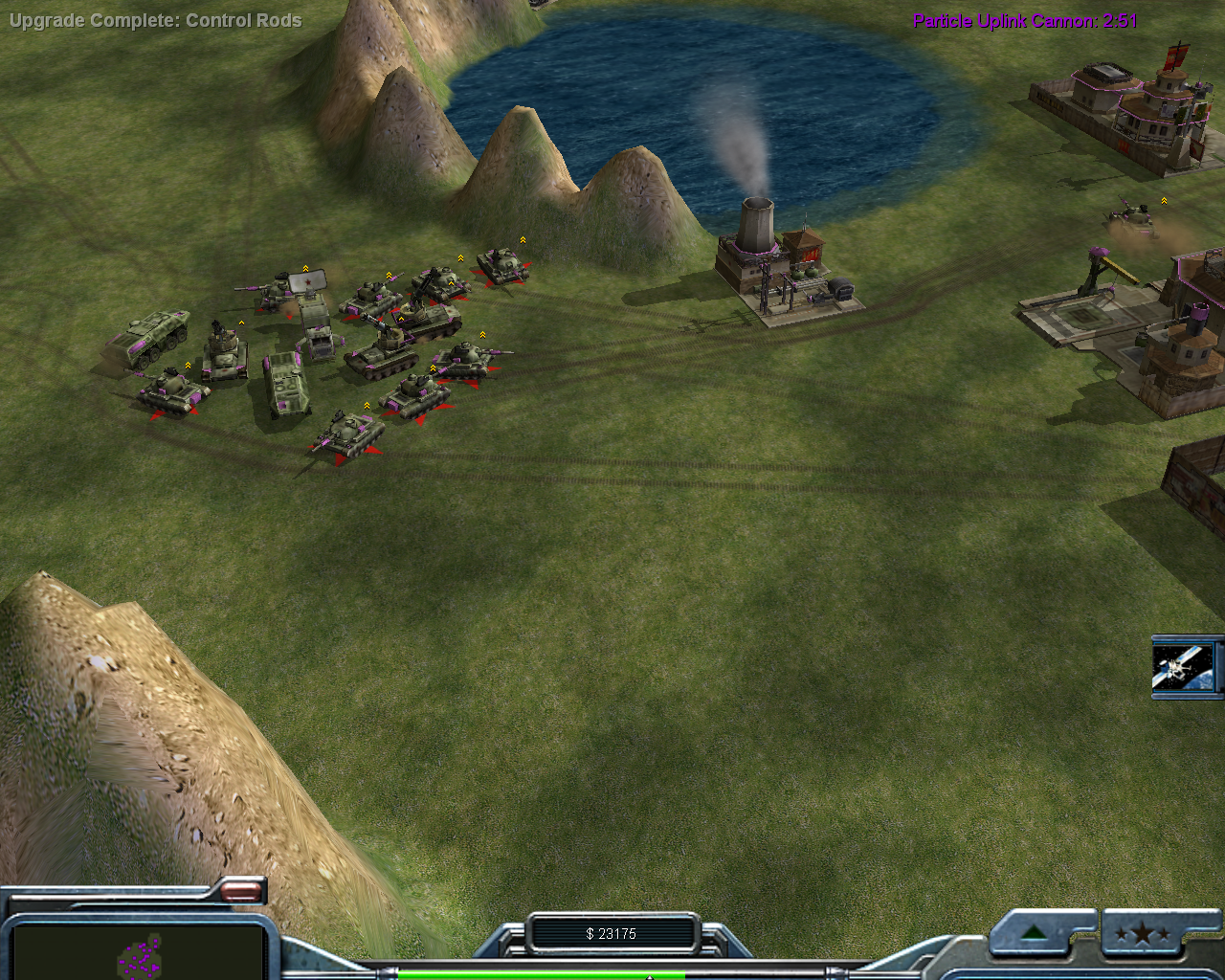The image size is (1225, 980).
Task: Activate the spy satellite power shortcut
Action: click(1184, 666)
